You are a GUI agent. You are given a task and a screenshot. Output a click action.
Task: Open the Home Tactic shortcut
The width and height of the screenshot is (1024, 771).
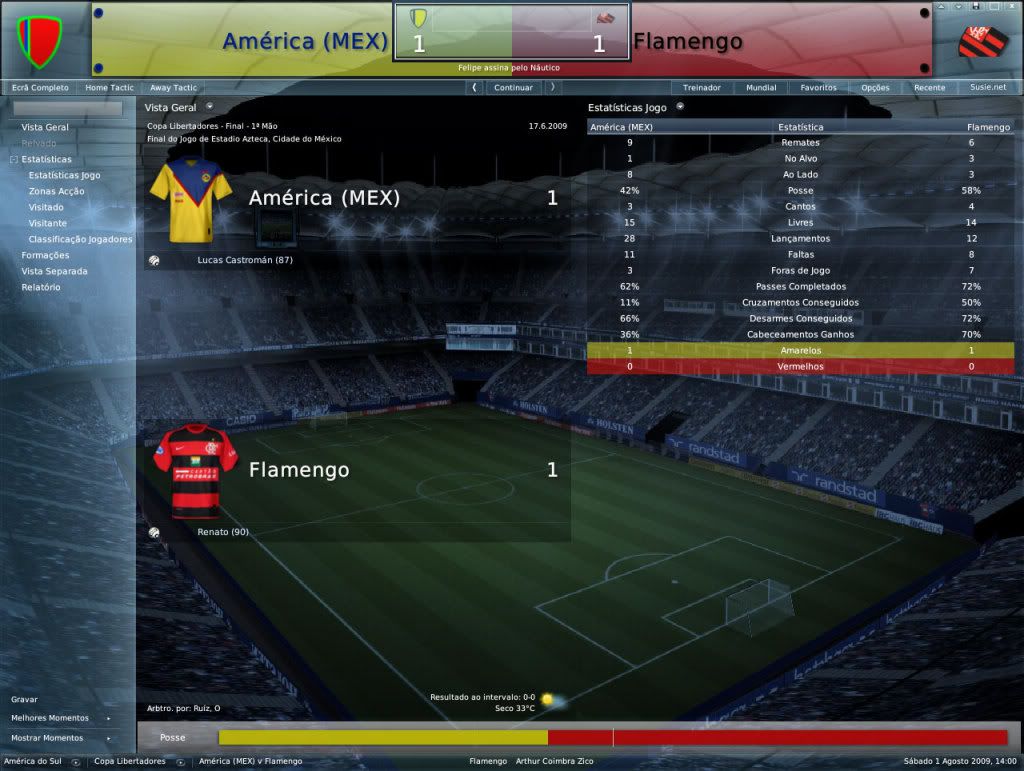(110, 87)
